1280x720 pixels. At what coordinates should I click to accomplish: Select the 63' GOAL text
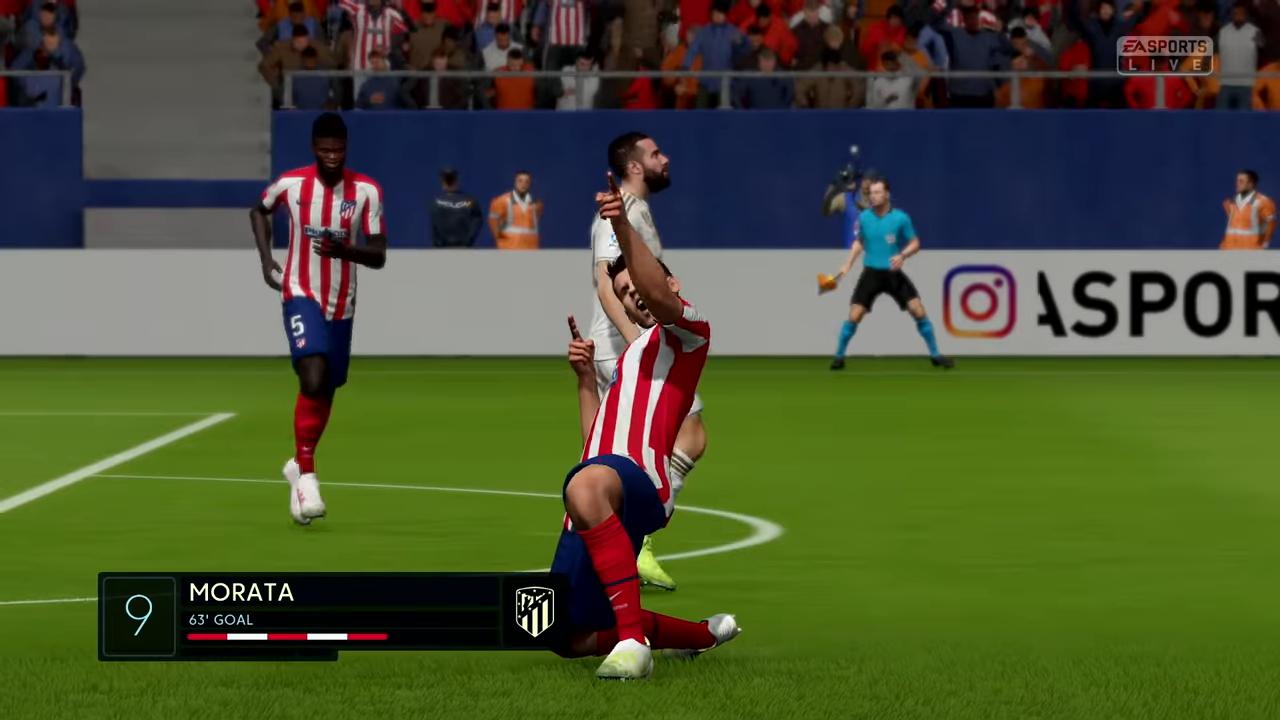220,620
